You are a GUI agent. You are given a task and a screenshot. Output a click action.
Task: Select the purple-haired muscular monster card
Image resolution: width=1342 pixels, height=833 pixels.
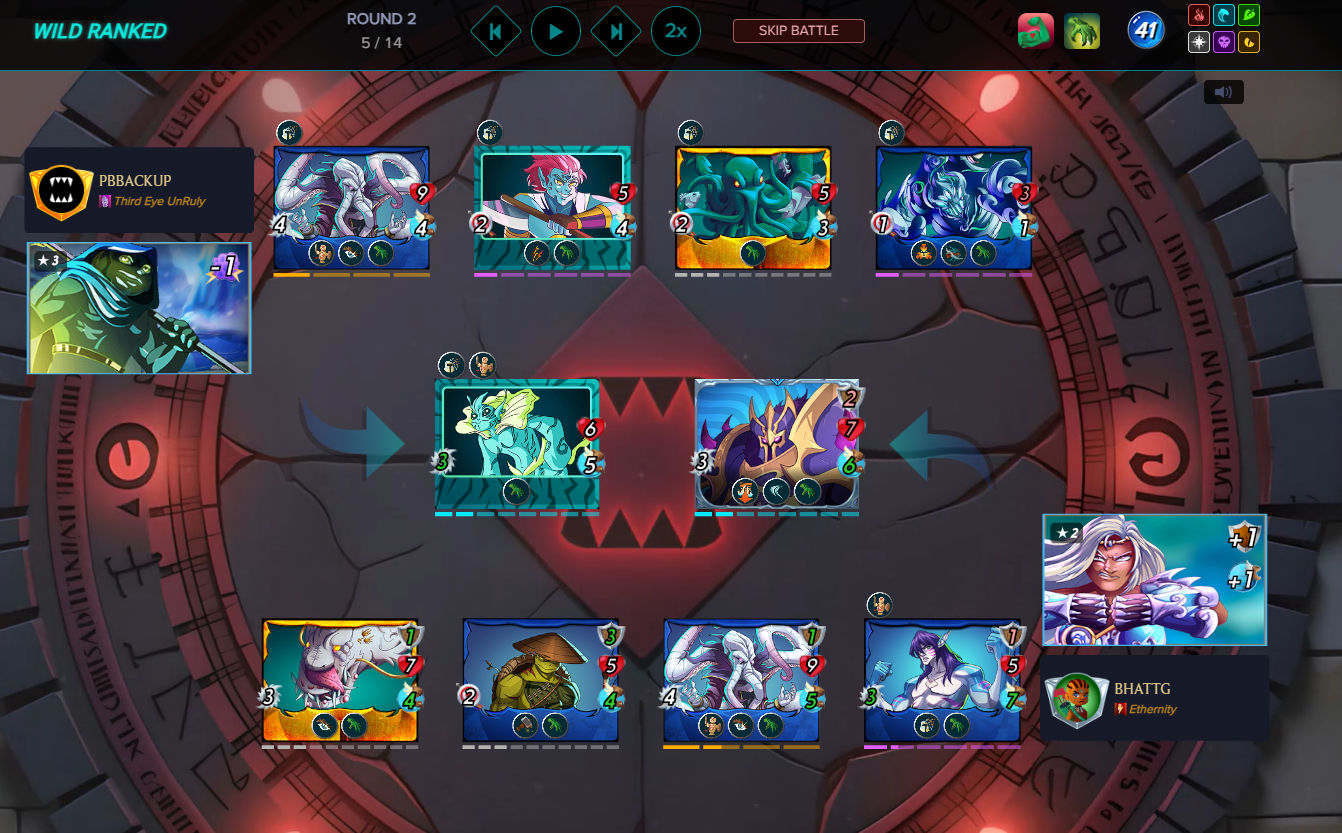[942, 680]
